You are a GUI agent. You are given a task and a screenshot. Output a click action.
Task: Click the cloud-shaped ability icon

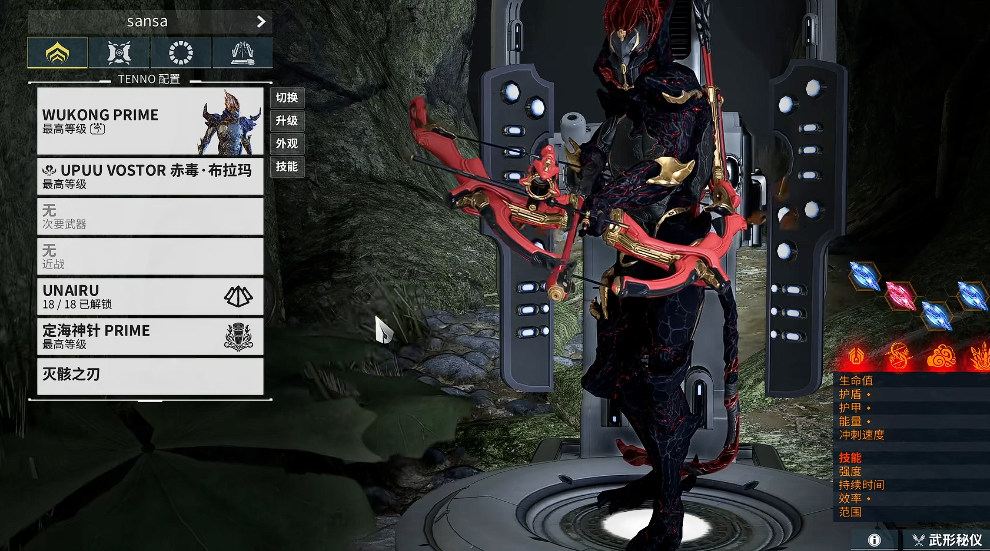pyautogui.click(x=941, y=356)
